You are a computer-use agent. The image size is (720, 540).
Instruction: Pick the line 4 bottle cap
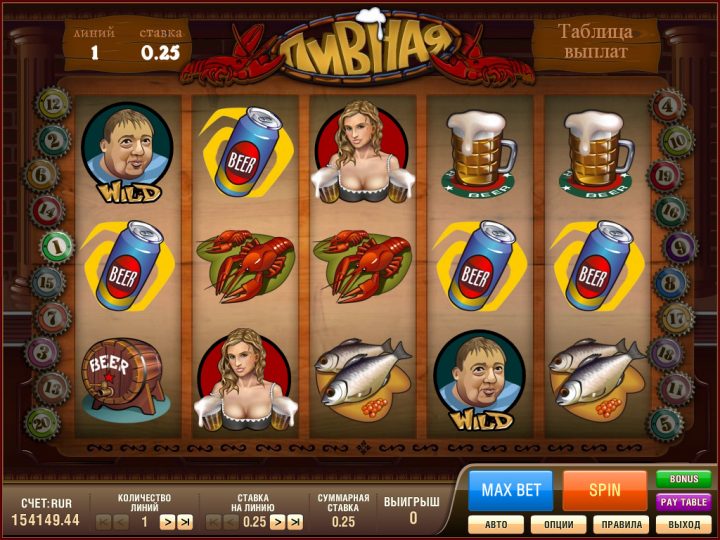[667, 103]
